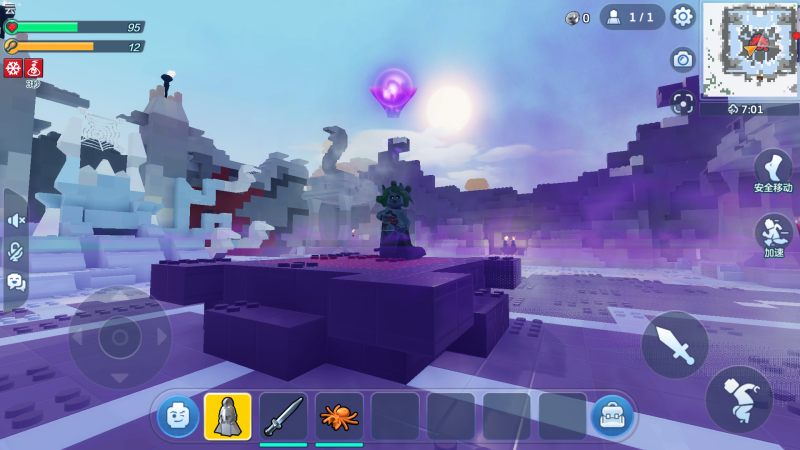
Task: Take a screenshot with the camera button
Action: click(x=683, y=60)
